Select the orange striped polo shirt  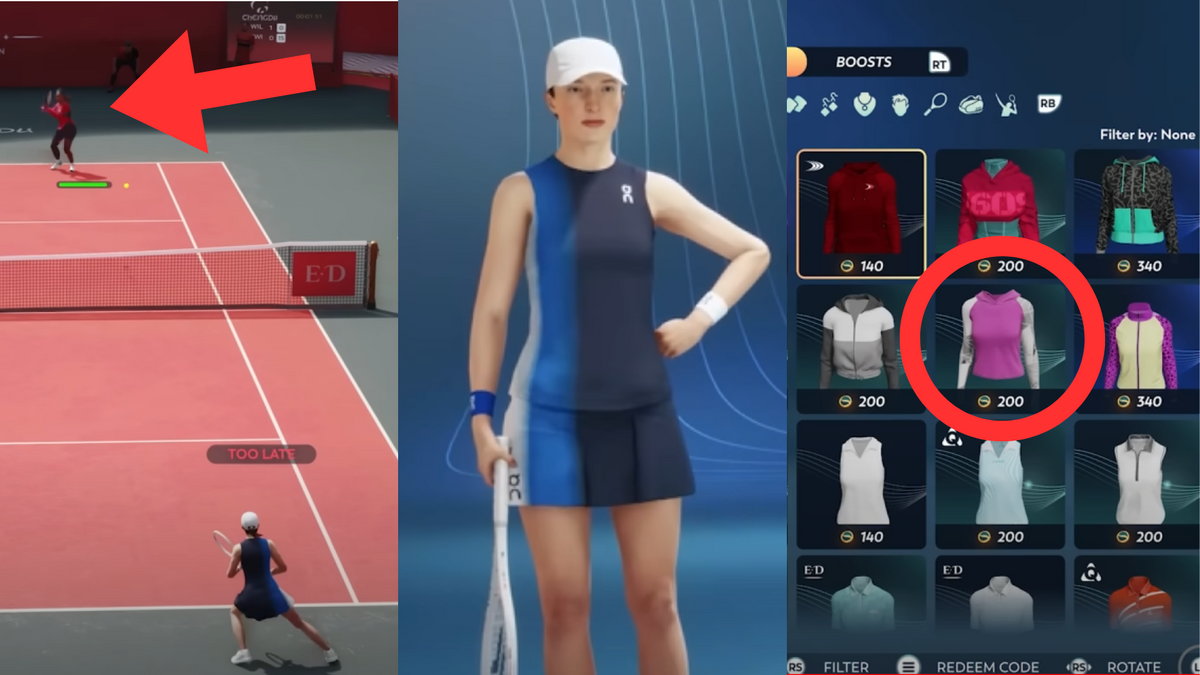(x=1137, y=600)
